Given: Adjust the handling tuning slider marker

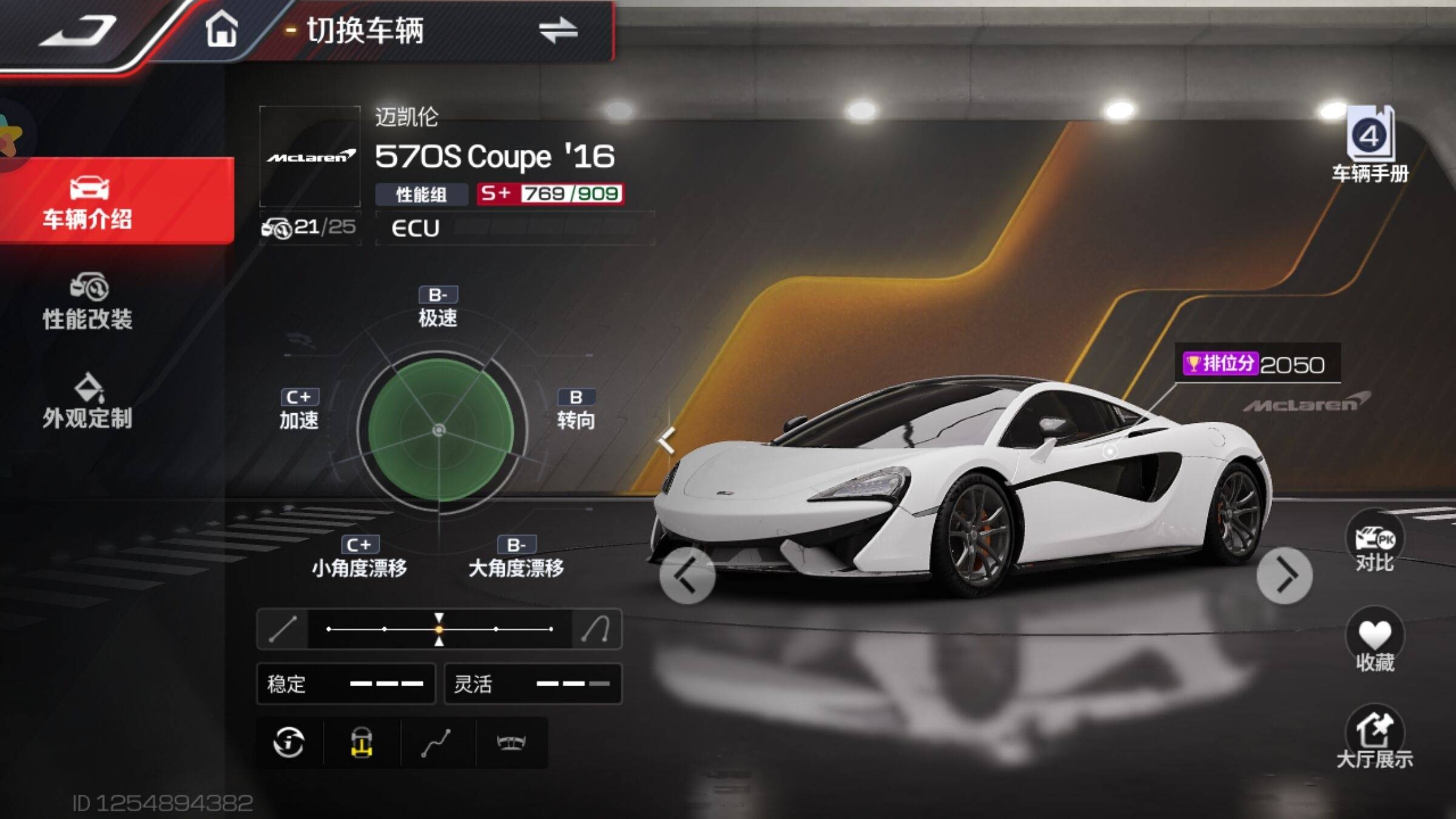Looking at the screenshot, I should click(x=439, y=629).
